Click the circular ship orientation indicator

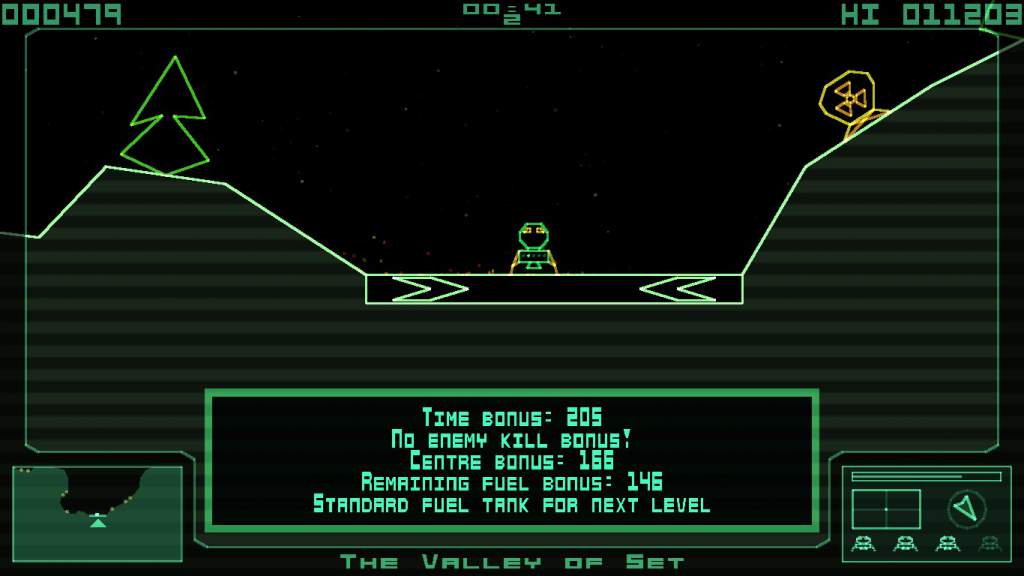pos(966,509)
